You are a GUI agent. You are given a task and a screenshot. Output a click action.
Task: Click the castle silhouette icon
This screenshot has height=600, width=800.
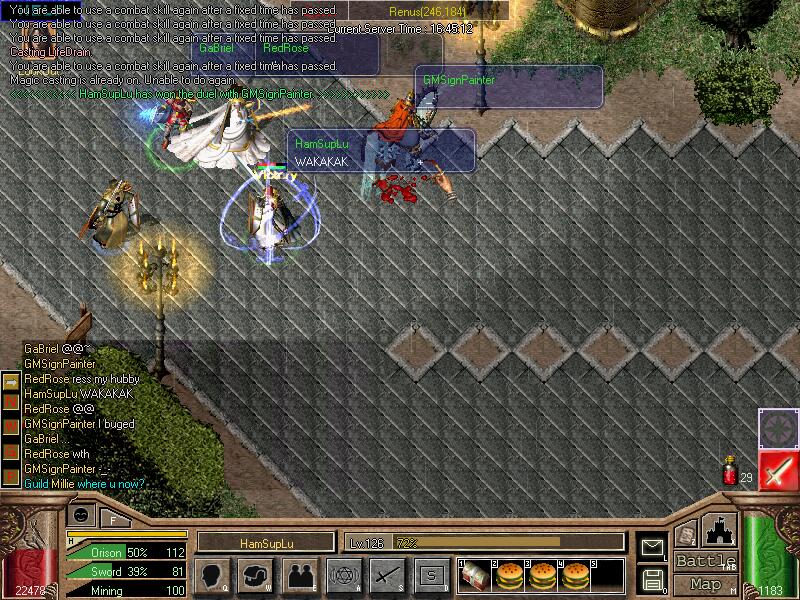click(721, 530)
